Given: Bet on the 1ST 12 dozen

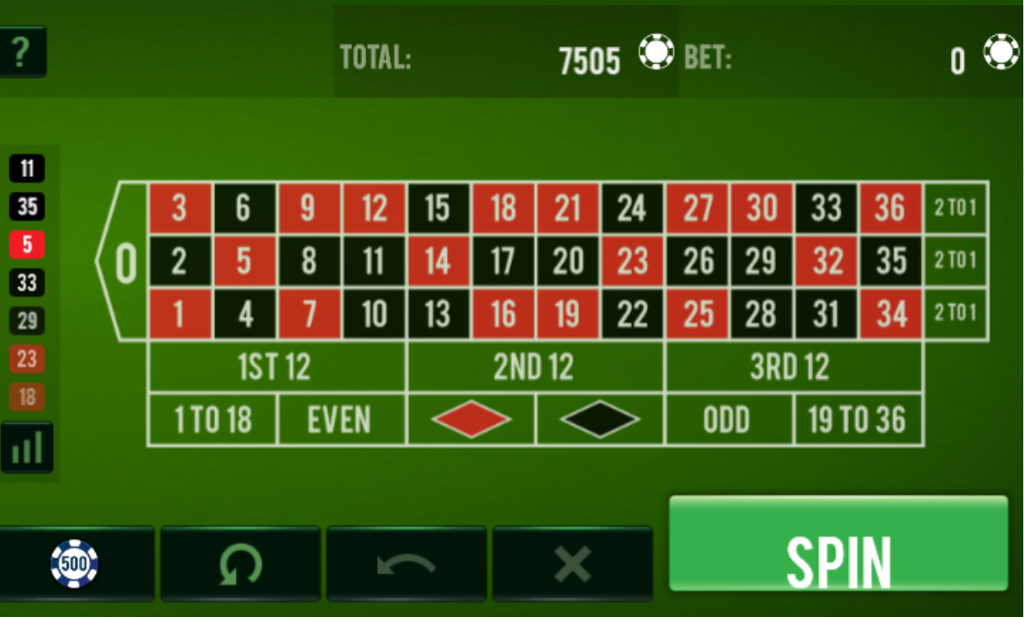Looking at the screenshot, I should point(276,368).
